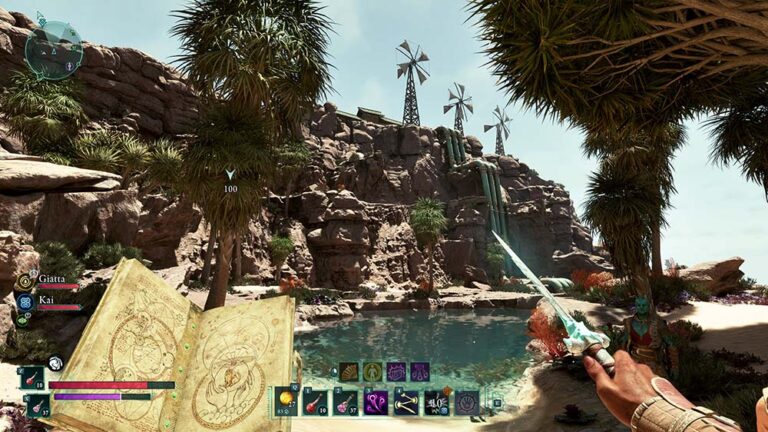Activate the crossed golden bolts ability
The width and height of the screenshot is (768, 432).
(406, 401)
